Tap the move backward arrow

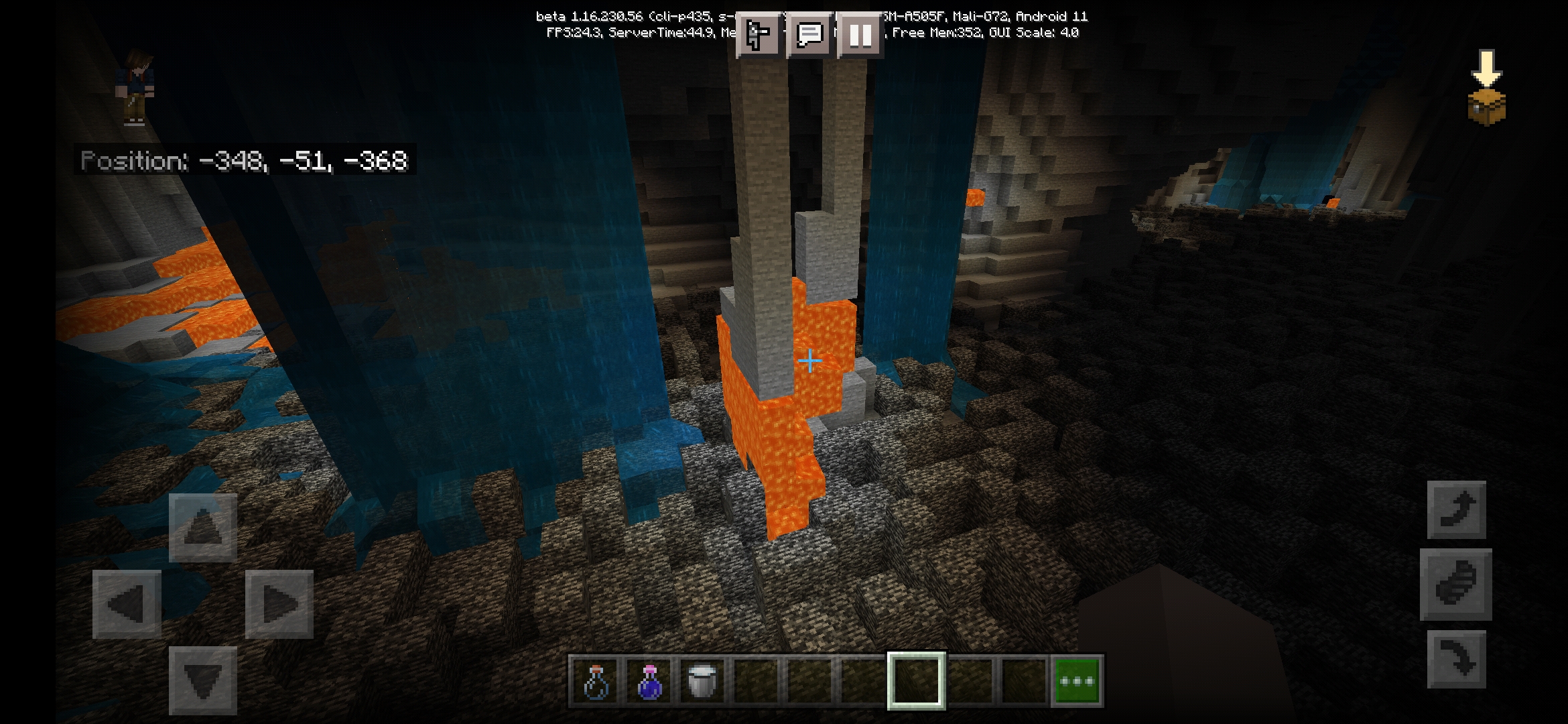pos(203,680)
